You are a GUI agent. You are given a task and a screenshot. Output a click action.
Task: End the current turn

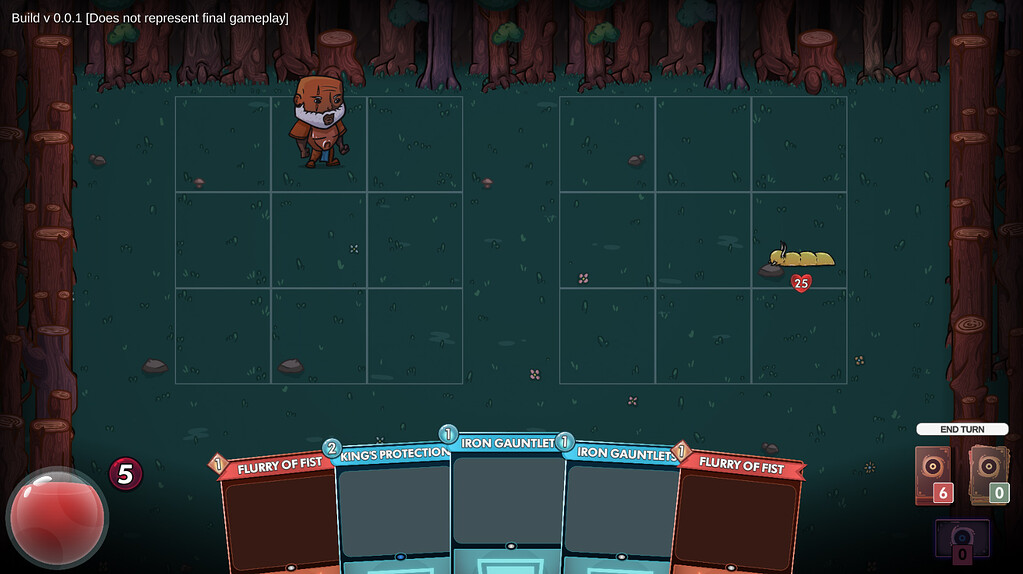tap(962, 429)
